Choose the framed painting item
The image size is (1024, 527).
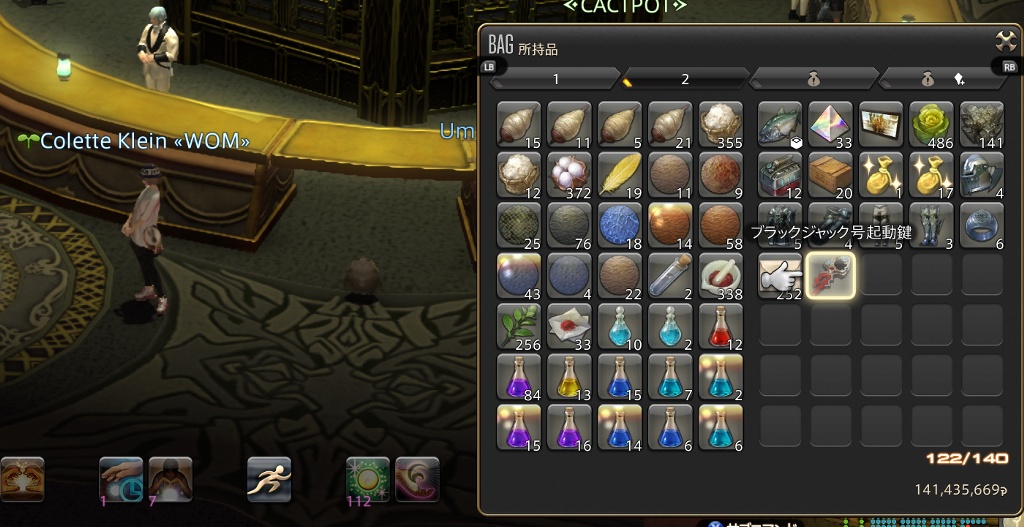click(880, 124)
